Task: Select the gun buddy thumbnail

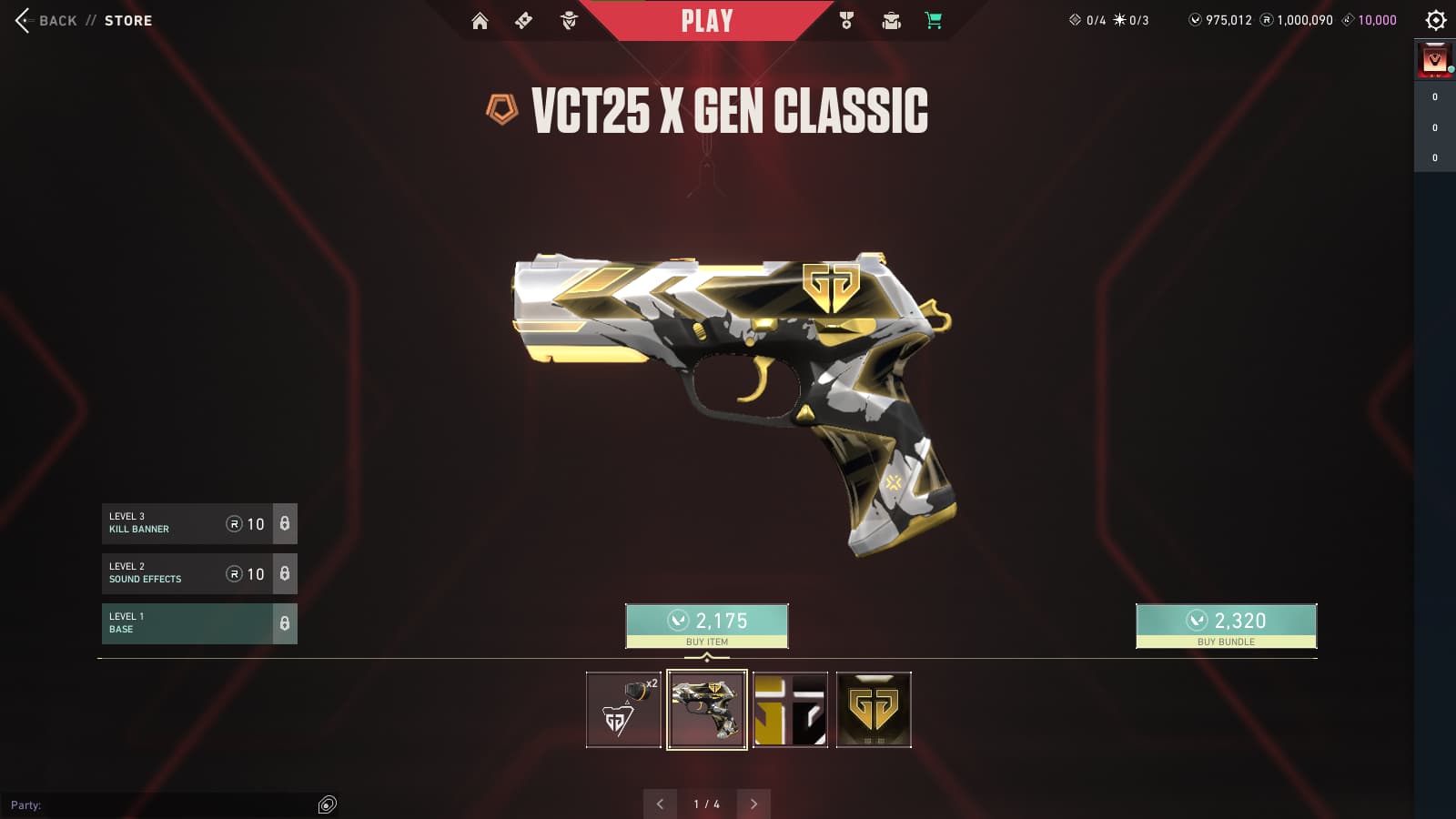Action: [x=623, y=710]
